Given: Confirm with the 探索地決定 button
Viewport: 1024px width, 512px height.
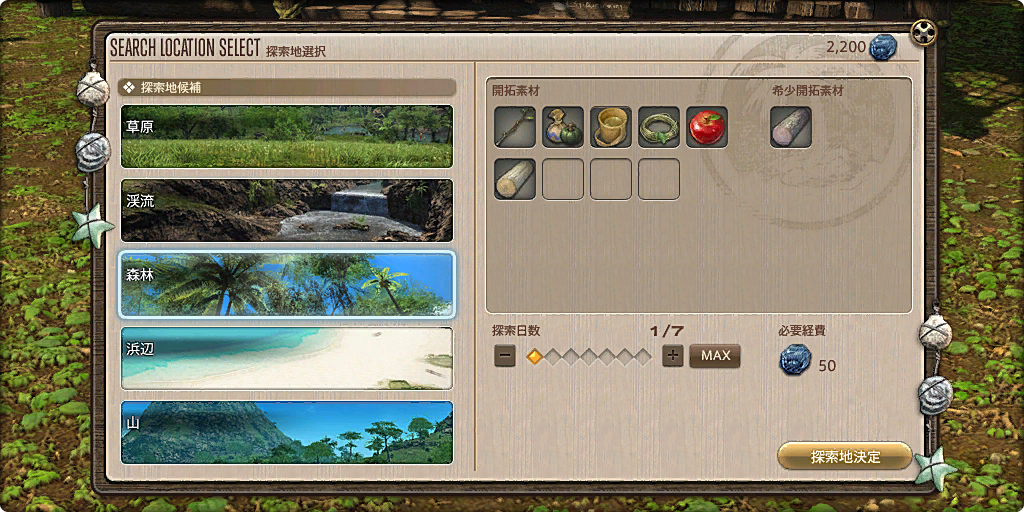Looking at the screenshot, I should pos(845,457).
